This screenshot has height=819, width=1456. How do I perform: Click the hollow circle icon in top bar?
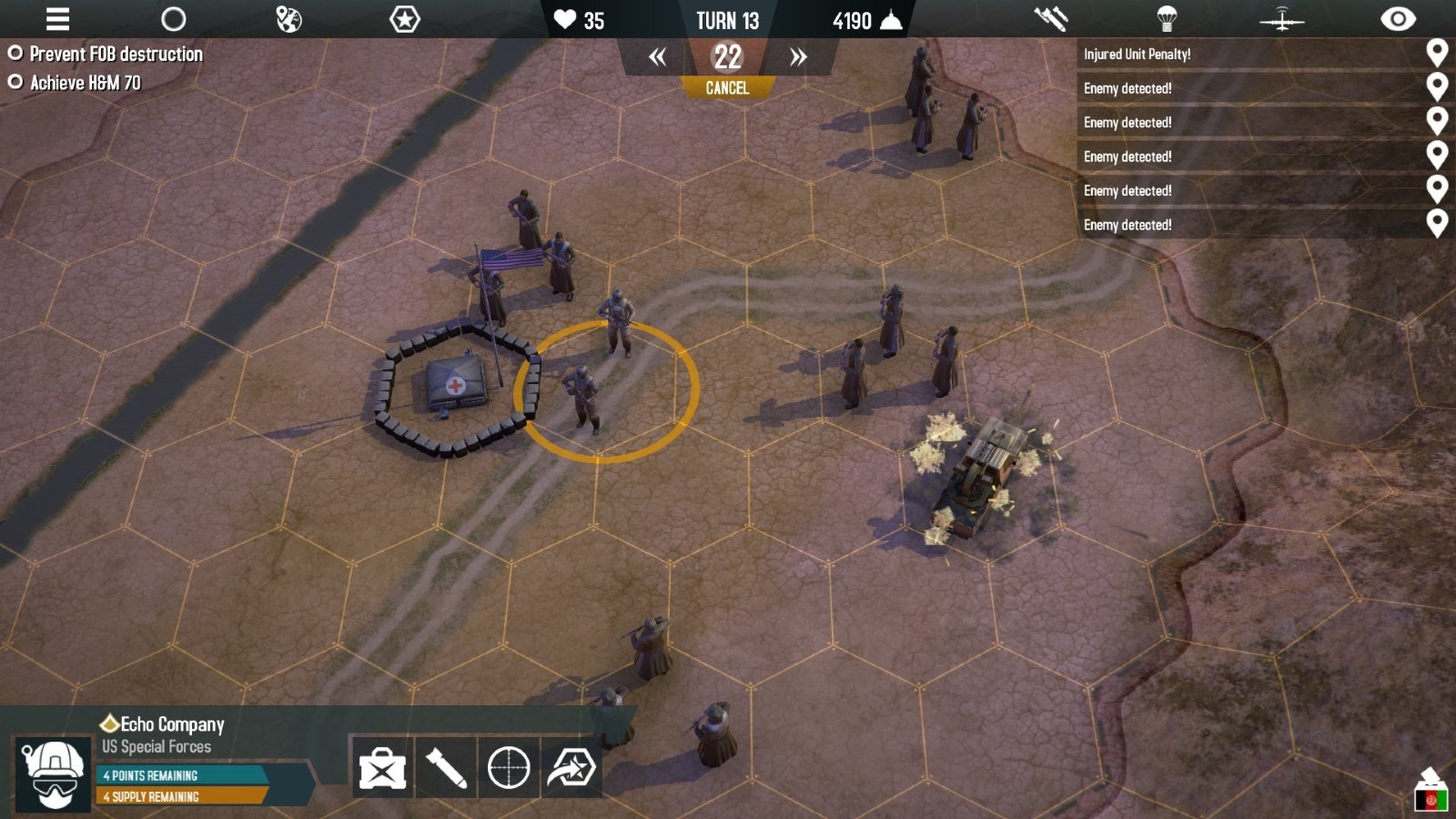click(173, 19)
